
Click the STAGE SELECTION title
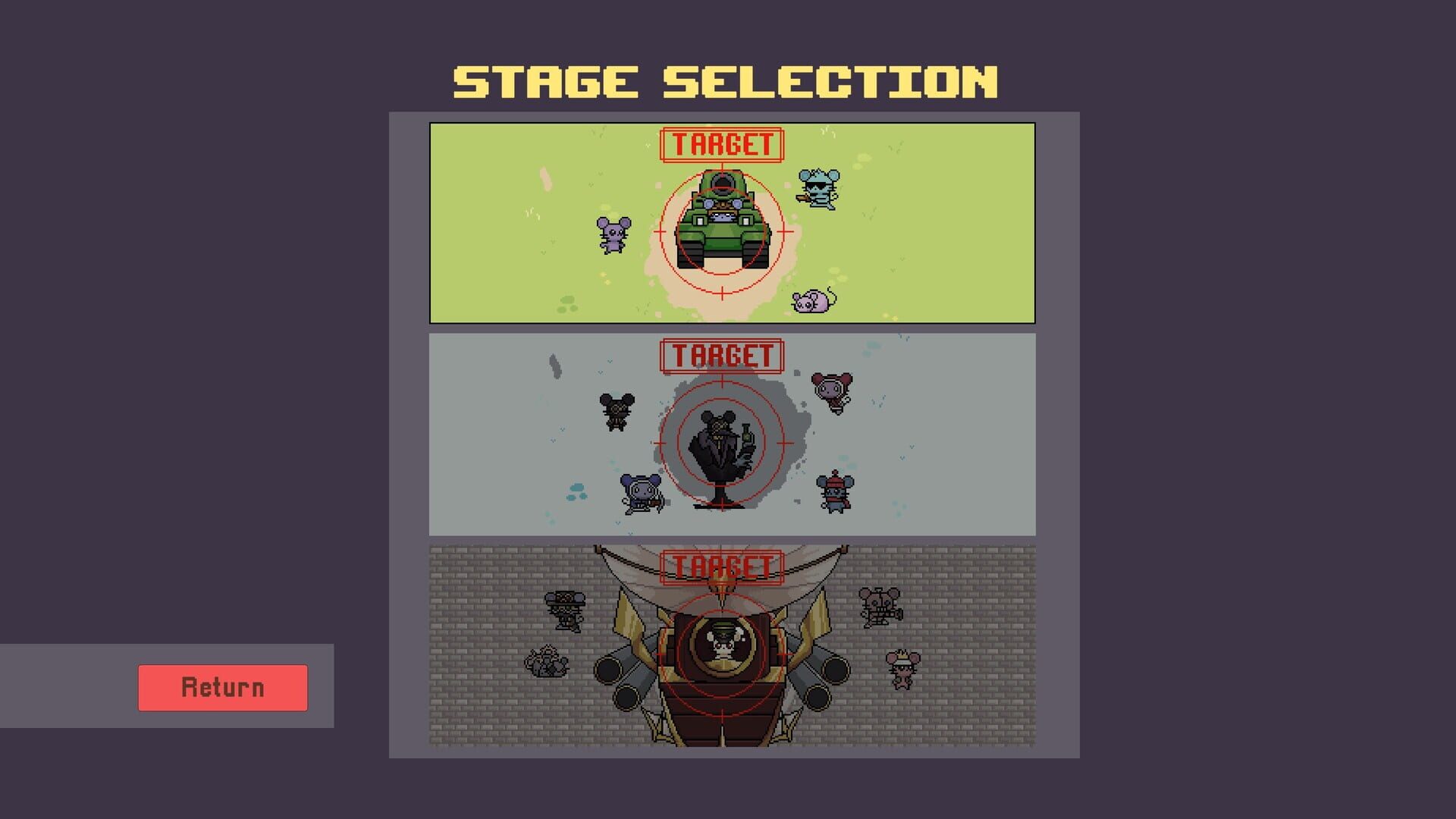tap(723, 80)
